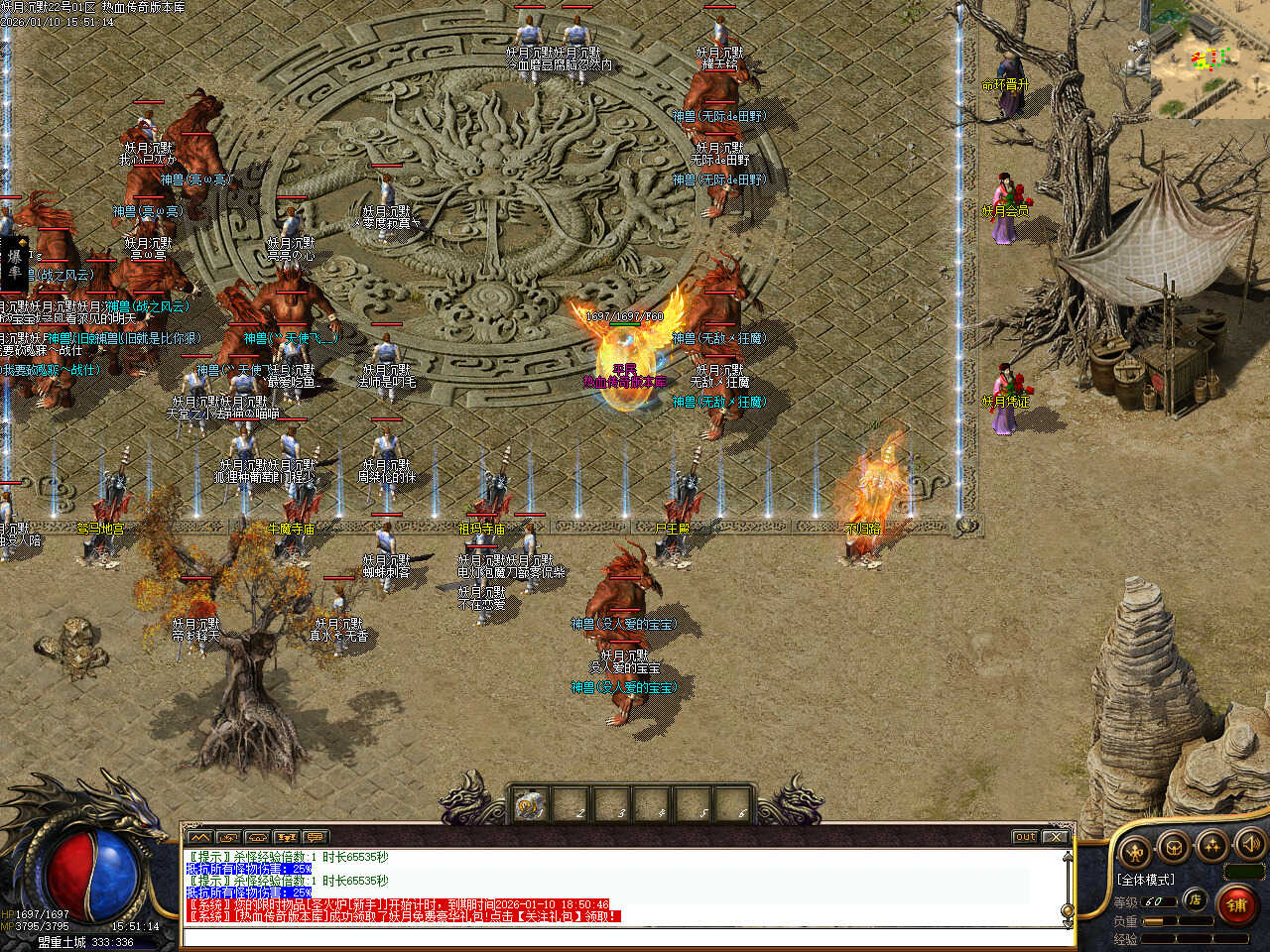Toggle the sound speaker button

1250,845
